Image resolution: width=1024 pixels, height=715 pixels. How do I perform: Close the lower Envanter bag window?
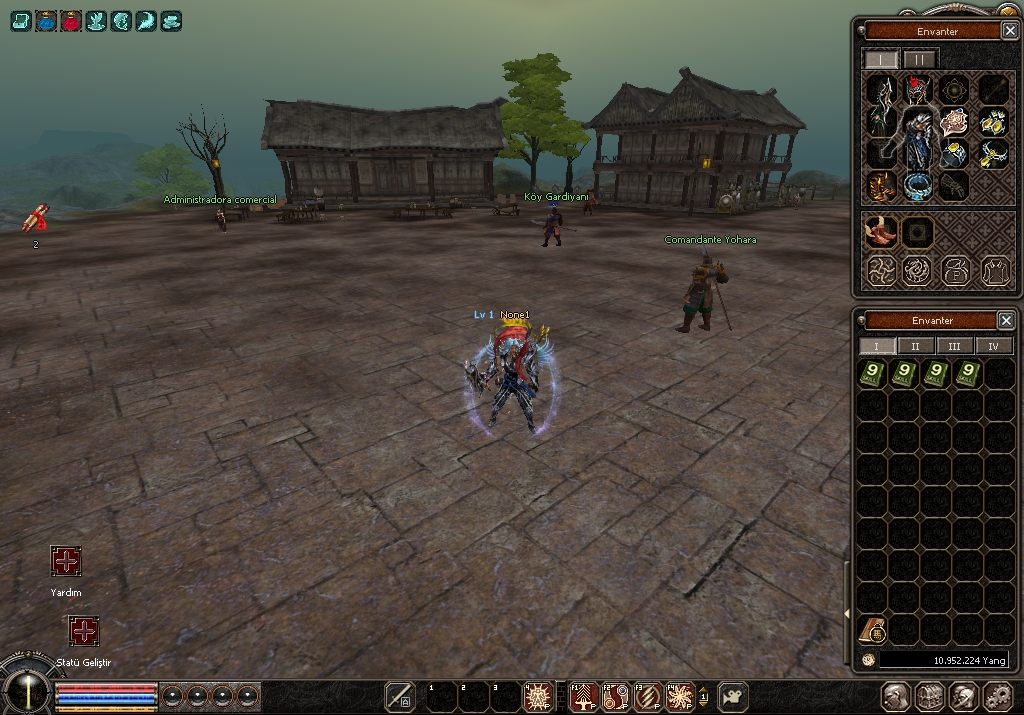pos(1006,320)
